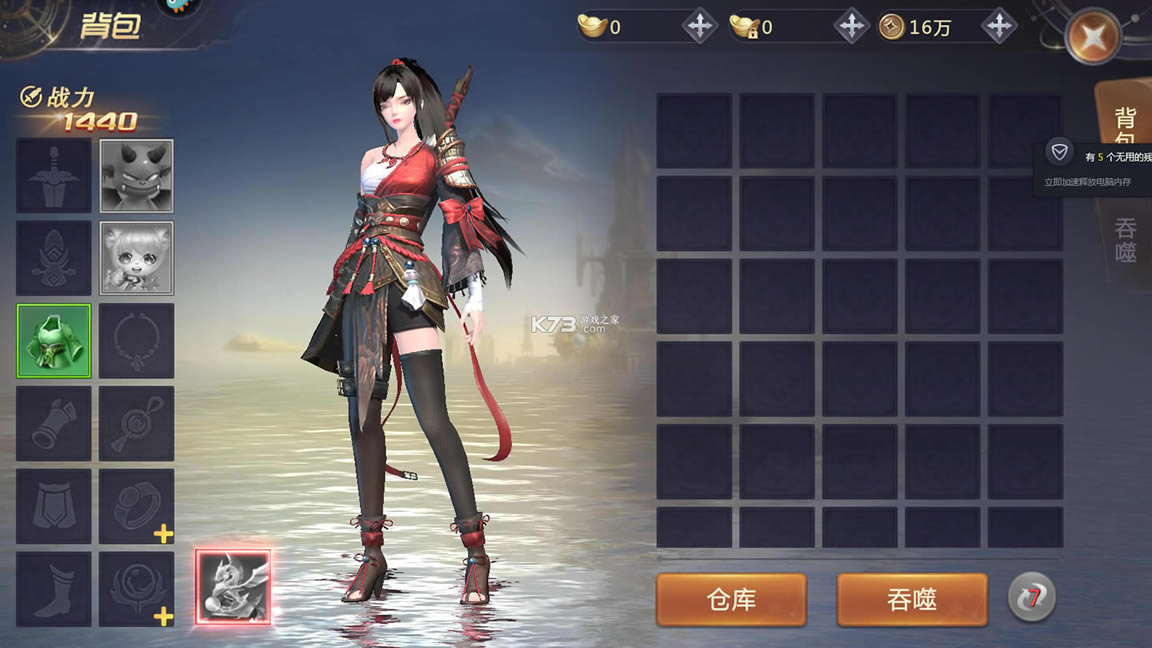
Task: Open the horned demon mask slot
Action: pyautogui.click(x=137, y=176)
